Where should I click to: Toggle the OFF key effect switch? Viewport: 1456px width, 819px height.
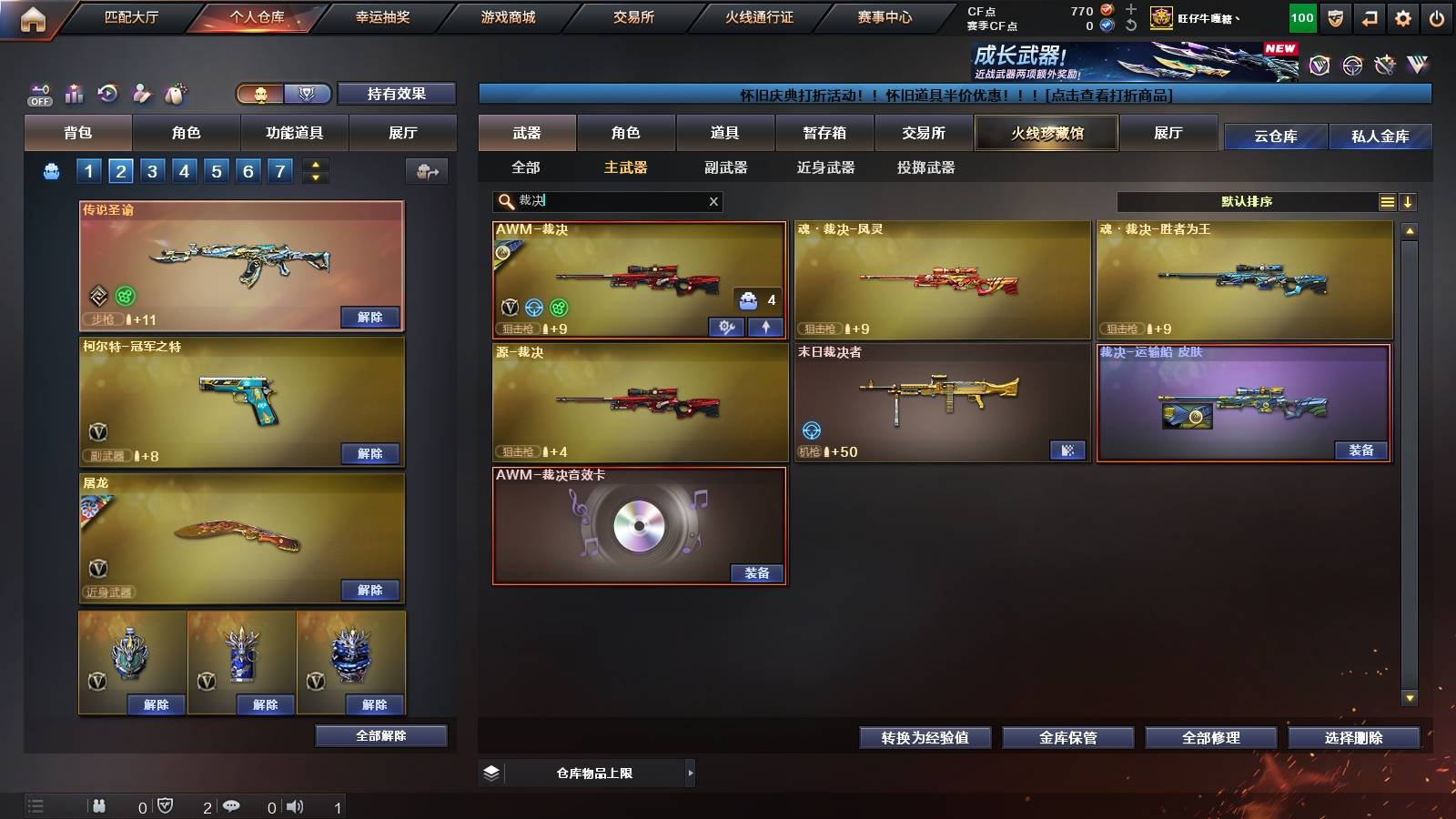[x=38, y=91]
